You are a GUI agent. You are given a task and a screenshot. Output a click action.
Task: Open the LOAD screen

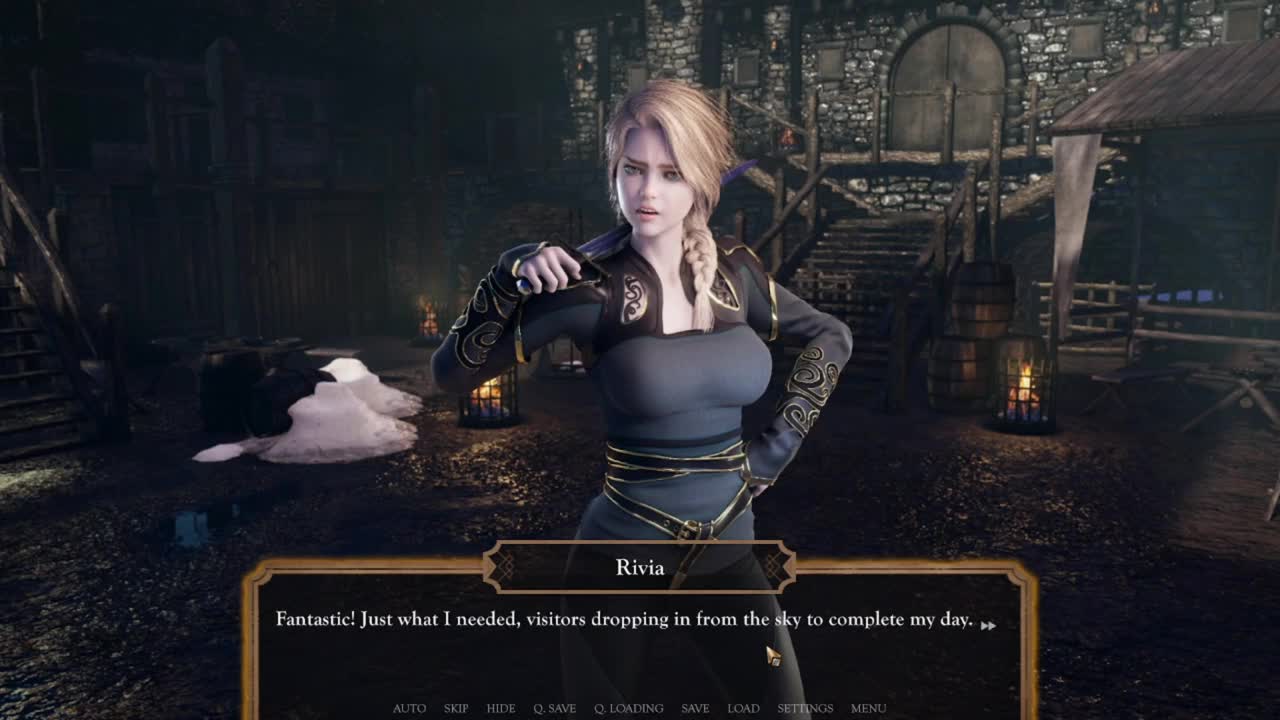[x=743, y=708]
